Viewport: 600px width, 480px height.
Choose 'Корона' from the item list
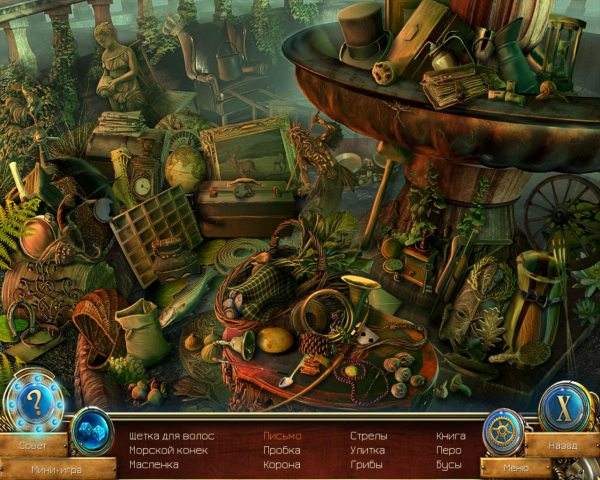[281, 465]
